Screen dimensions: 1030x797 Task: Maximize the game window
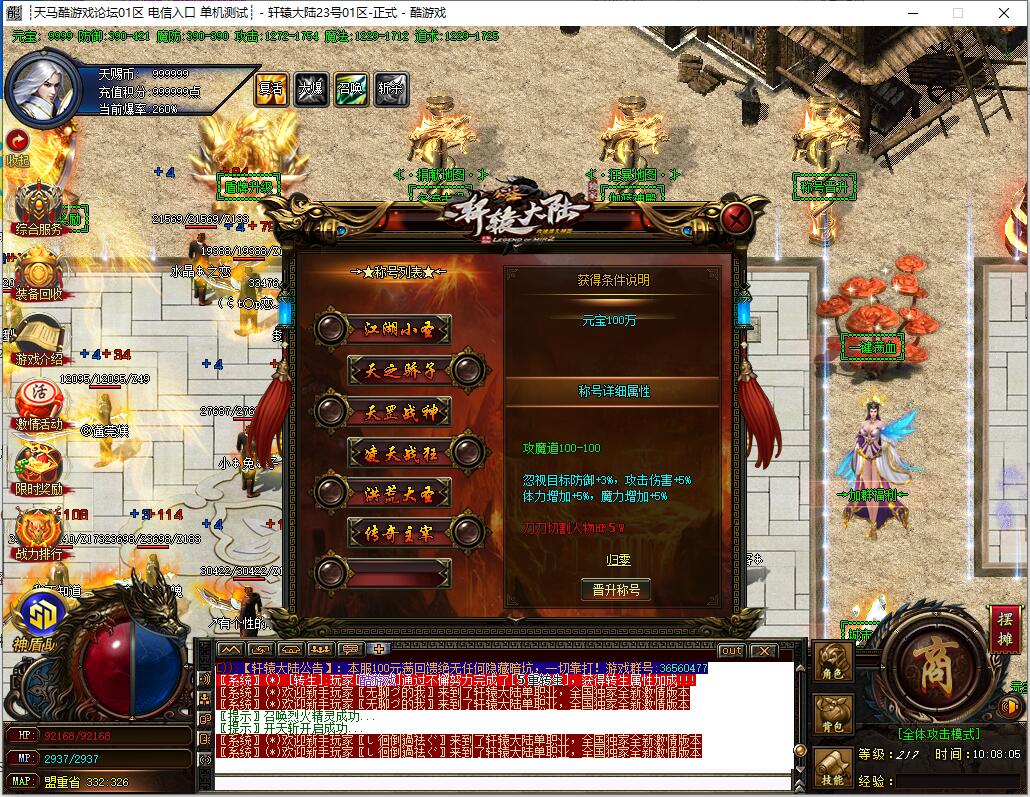(x=958, y=13)
